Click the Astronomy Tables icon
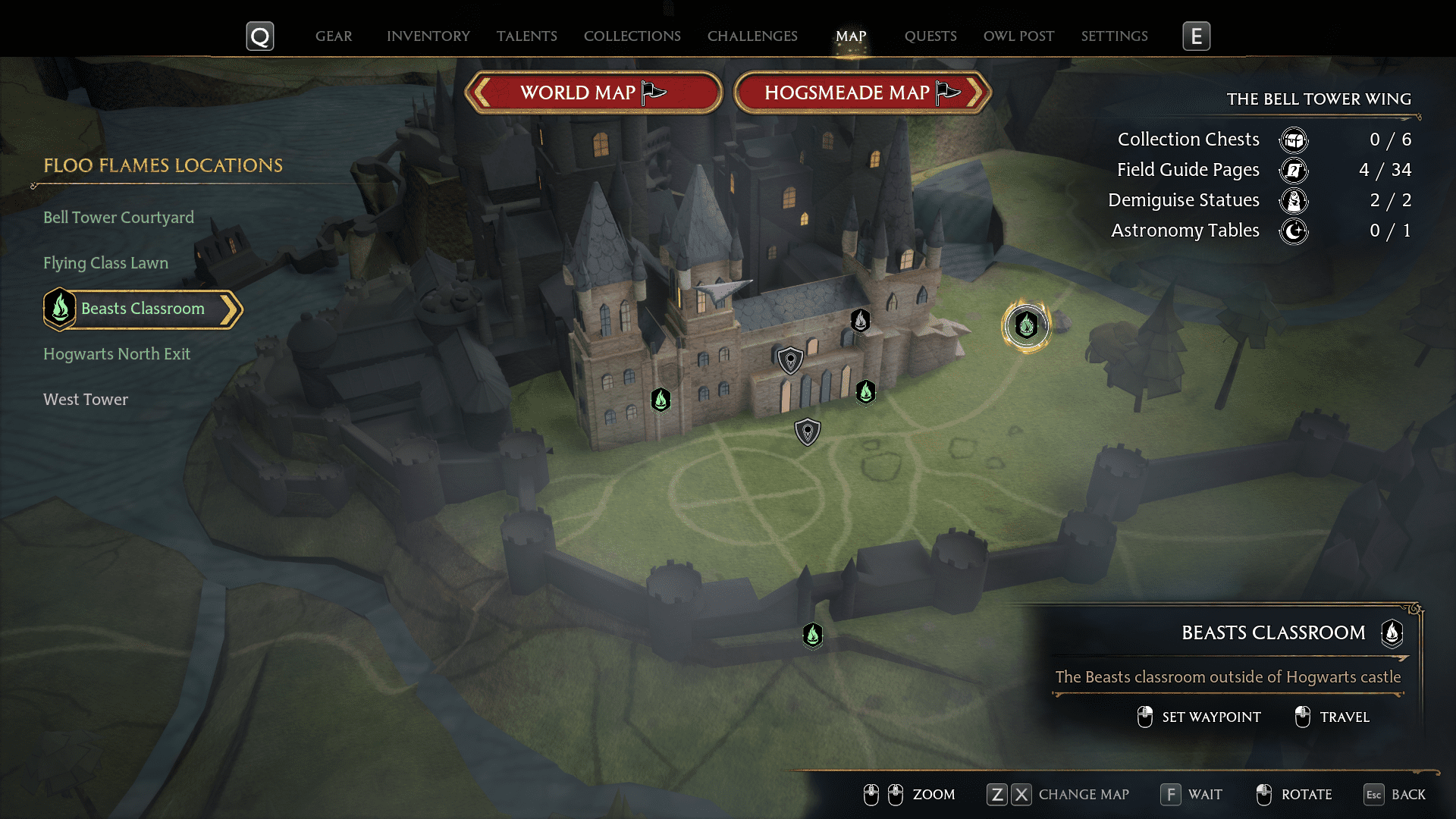The height and width of the screenshot is (819, 1456). 1293,231
